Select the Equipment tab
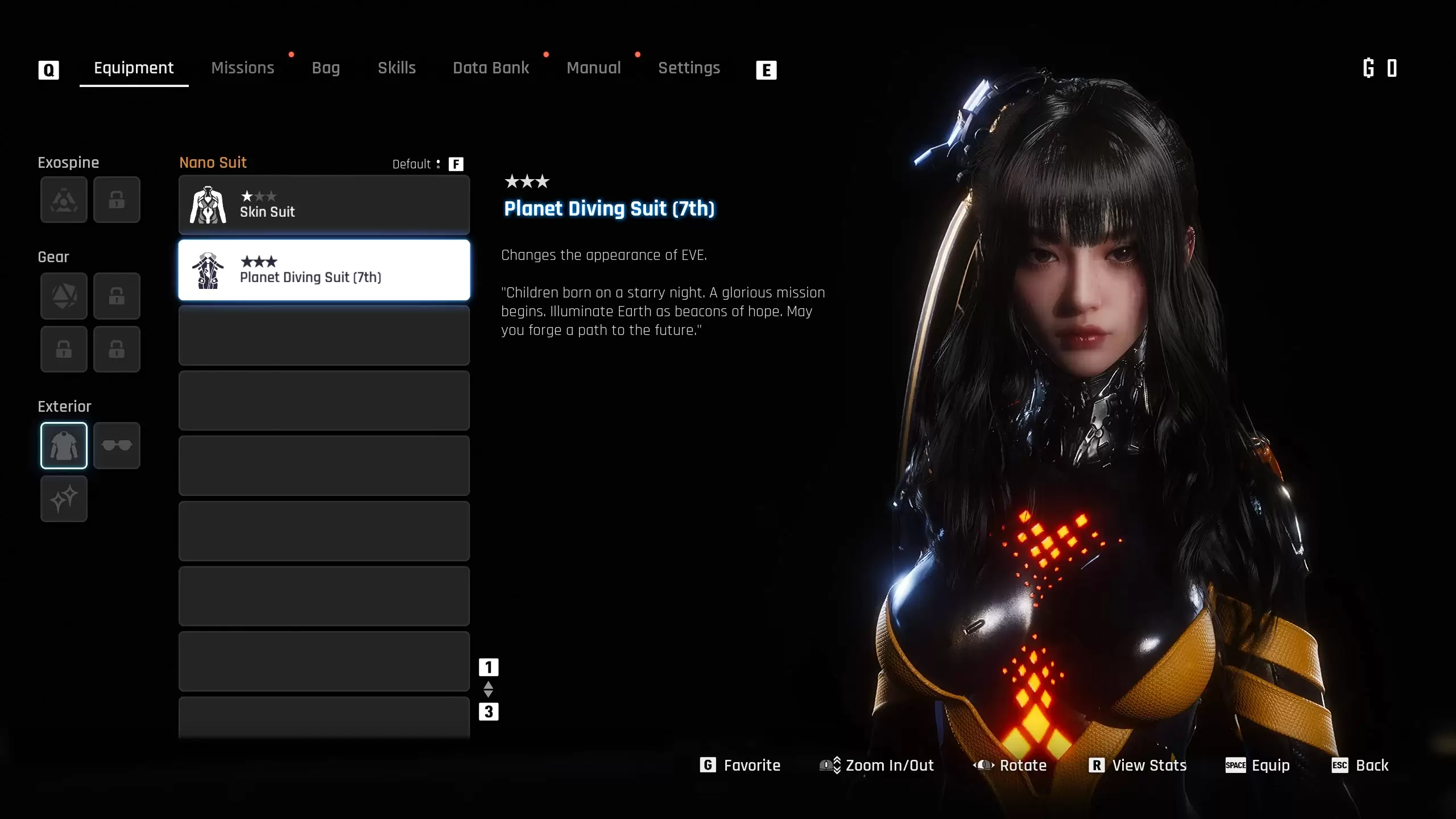Image resolution: width=1456 pixels, height=819 pixels. (134, 68)
